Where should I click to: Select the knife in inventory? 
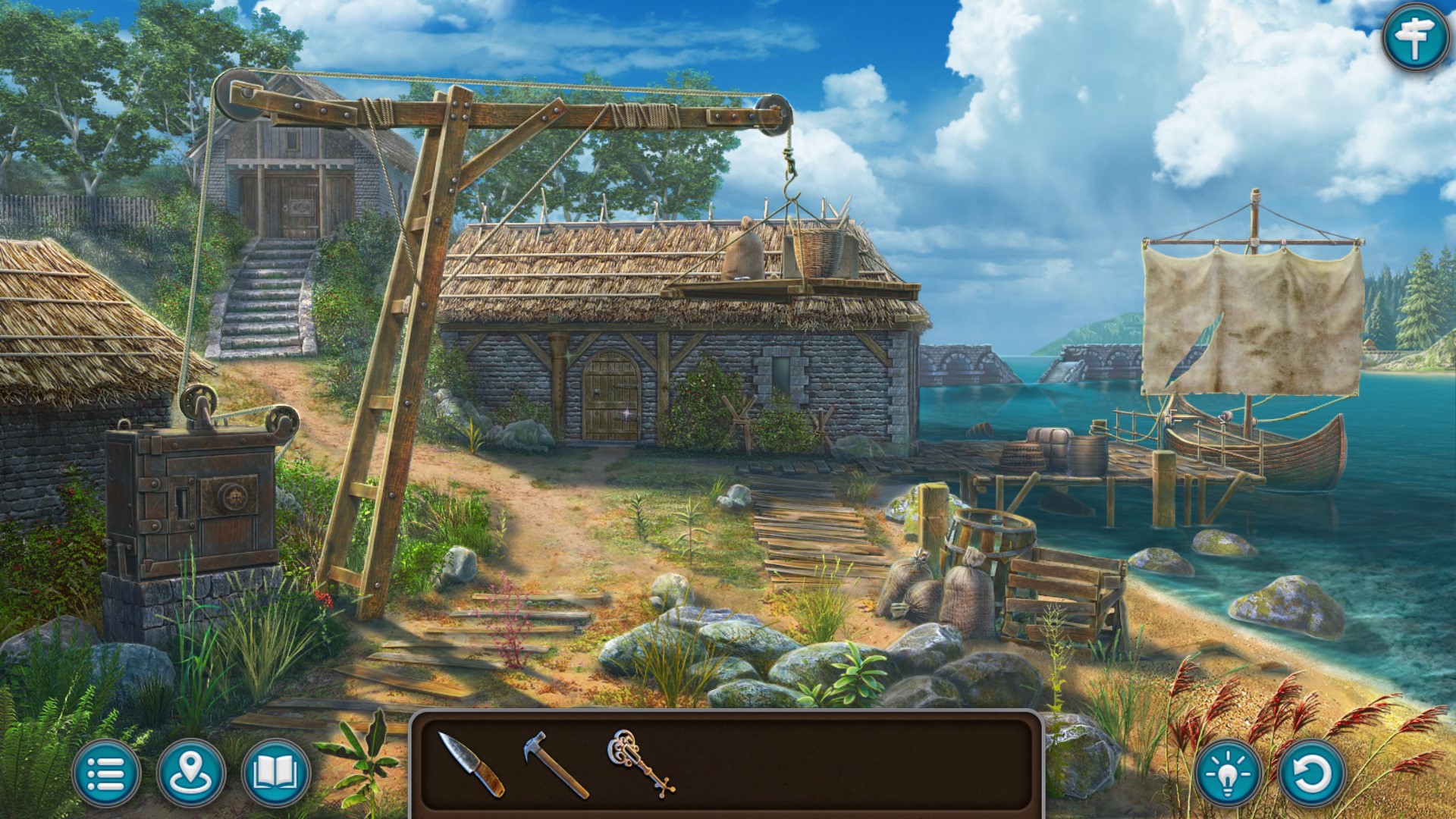click(x=471, y=764)
